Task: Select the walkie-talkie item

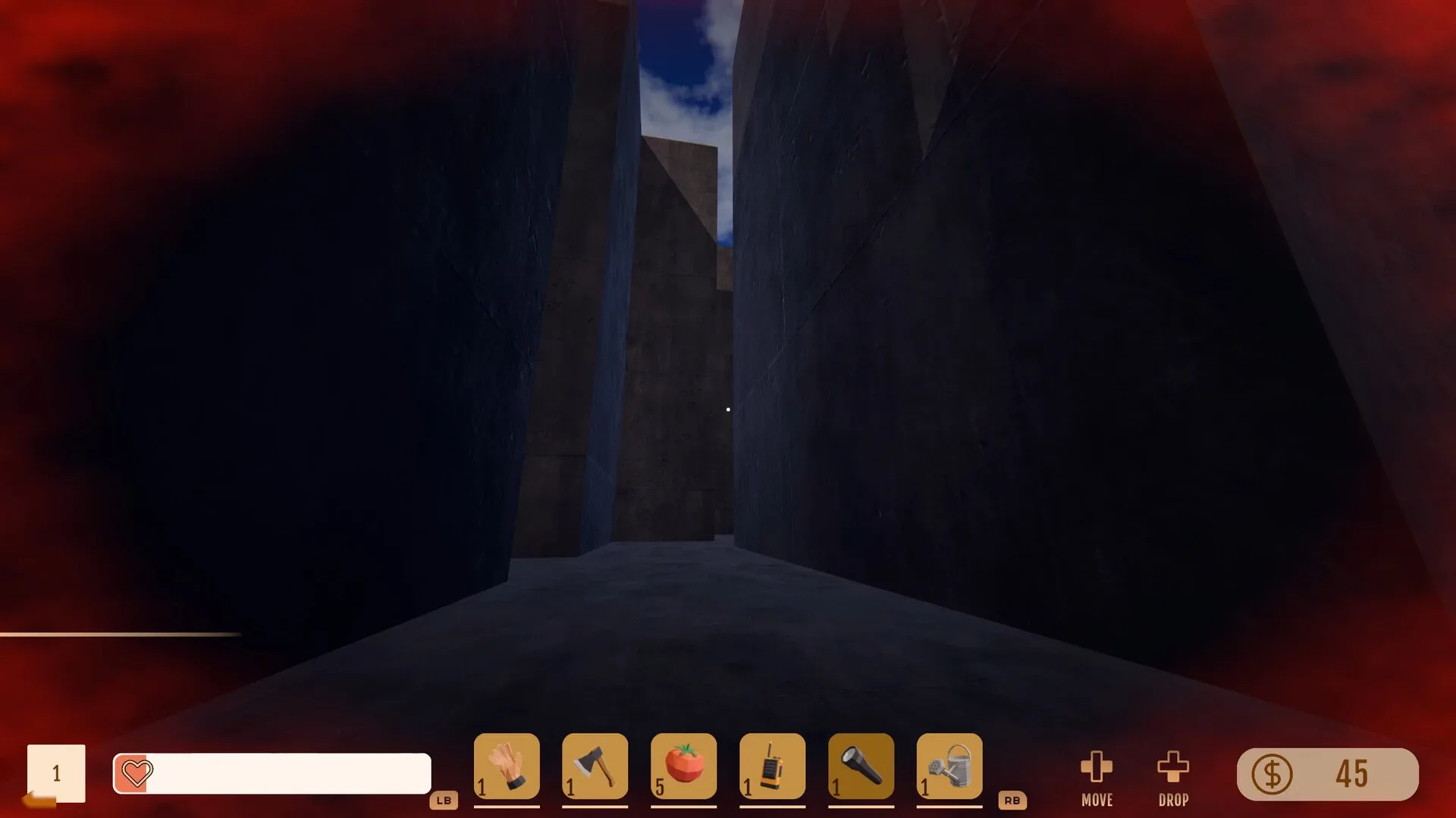Action: click(x=772, y=767)
